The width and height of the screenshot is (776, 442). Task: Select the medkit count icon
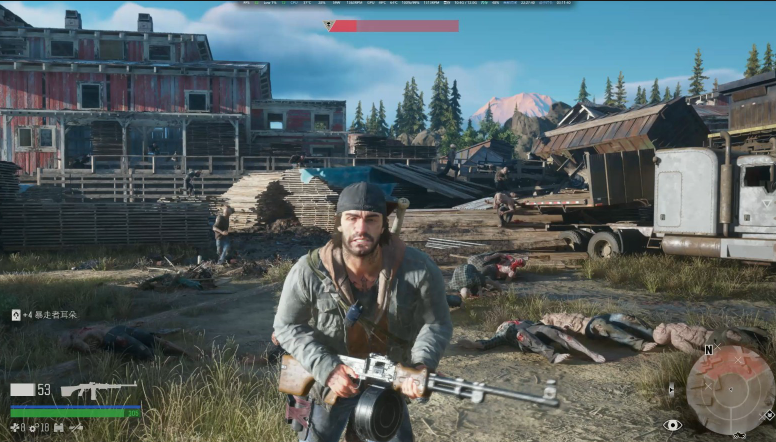15,427
